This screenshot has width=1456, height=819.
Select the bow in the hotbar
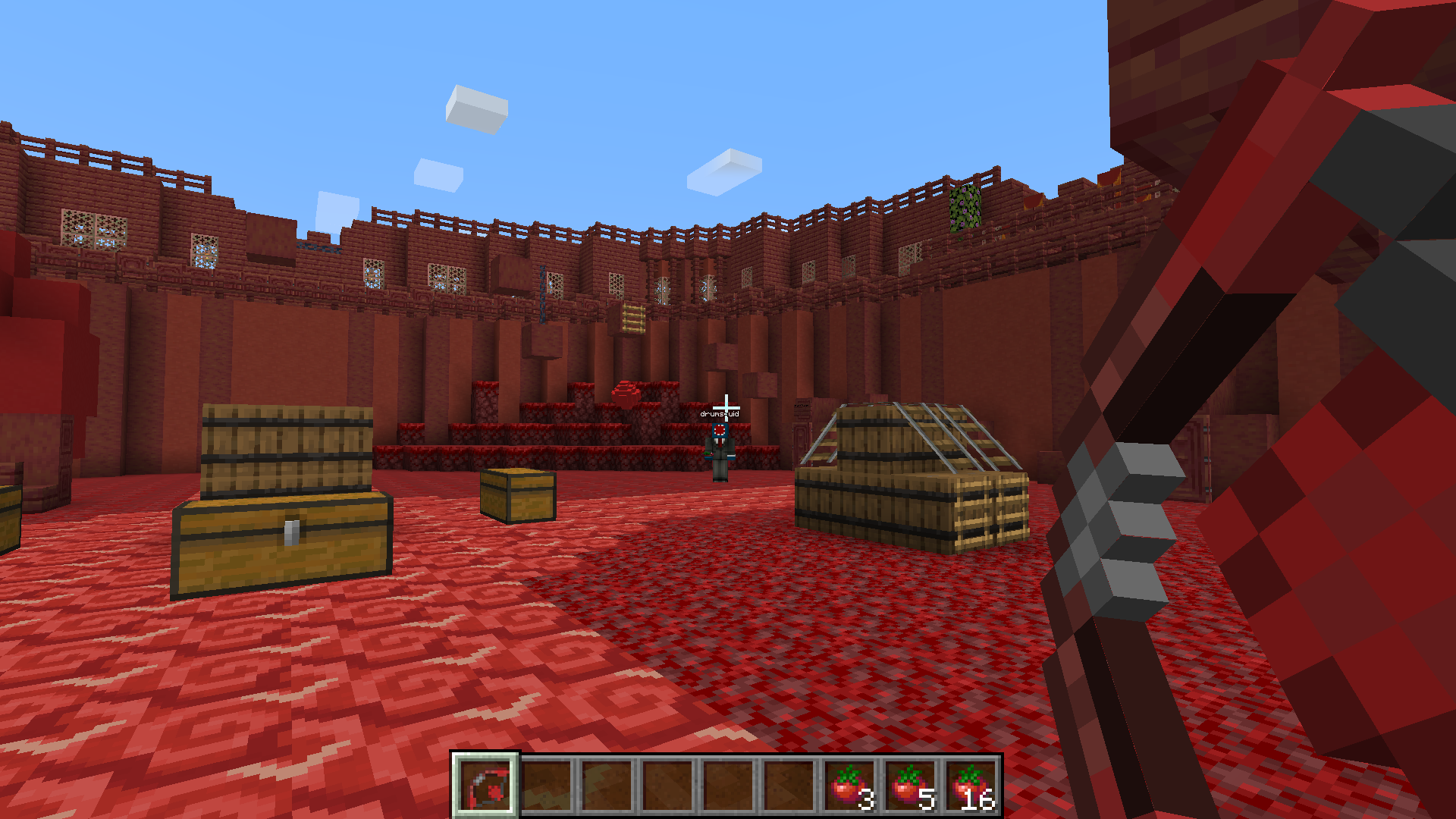pos(485,784)
